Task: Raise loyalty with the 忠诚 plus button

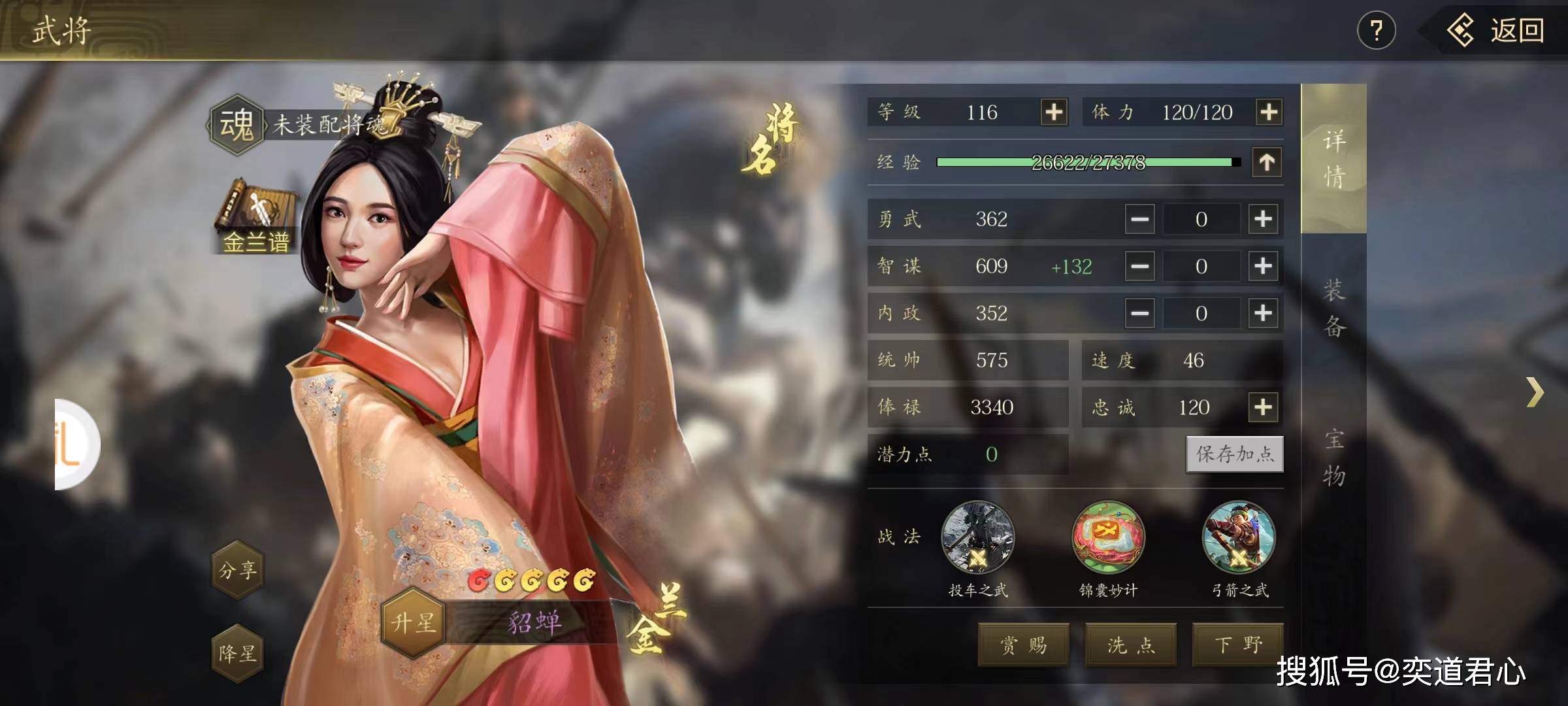Action: tap(1263, 407)
